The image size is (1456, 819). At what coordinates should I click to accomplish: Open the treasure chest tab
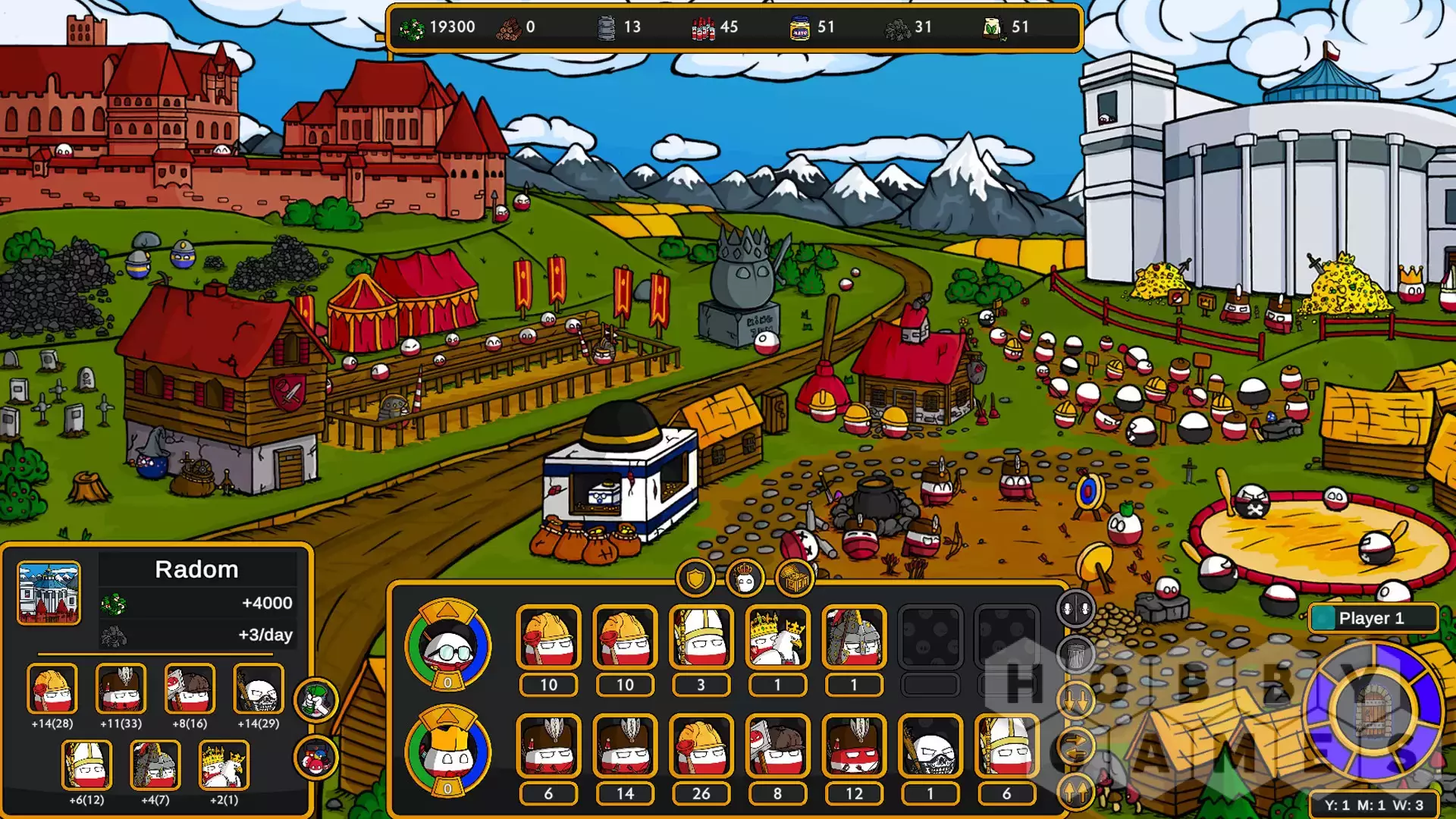(x=794, y=579)
